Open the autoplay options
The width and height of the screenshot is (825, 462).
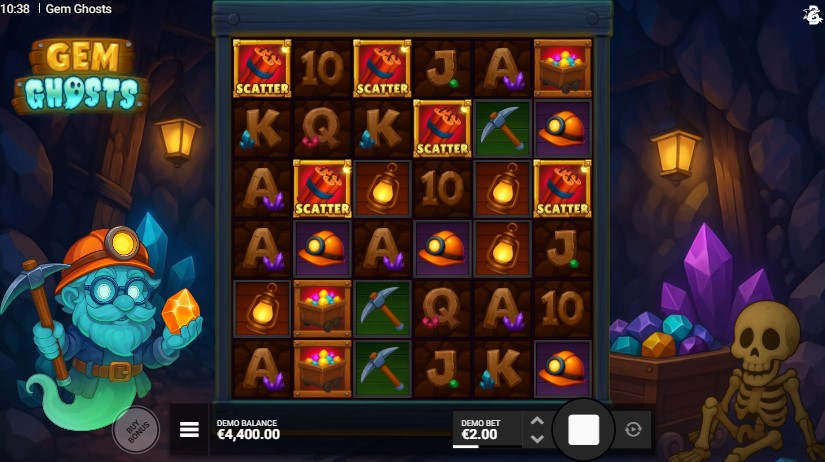pos(632,430)
